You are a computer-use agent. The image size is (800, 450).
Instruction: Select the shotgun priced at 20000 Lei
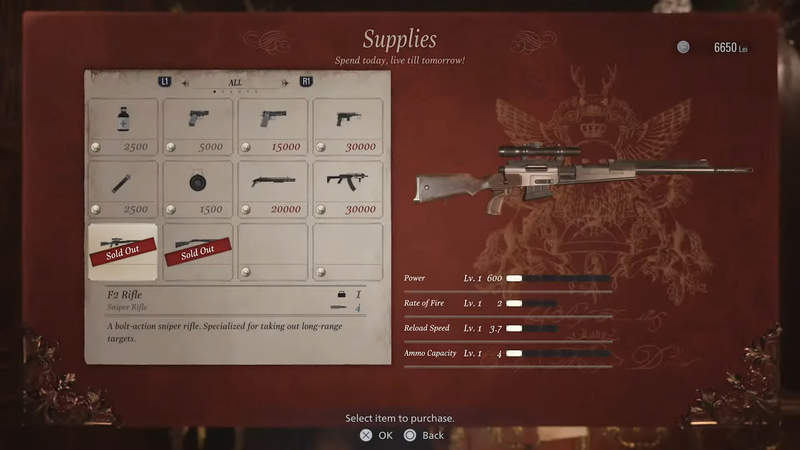click(272, 189)
